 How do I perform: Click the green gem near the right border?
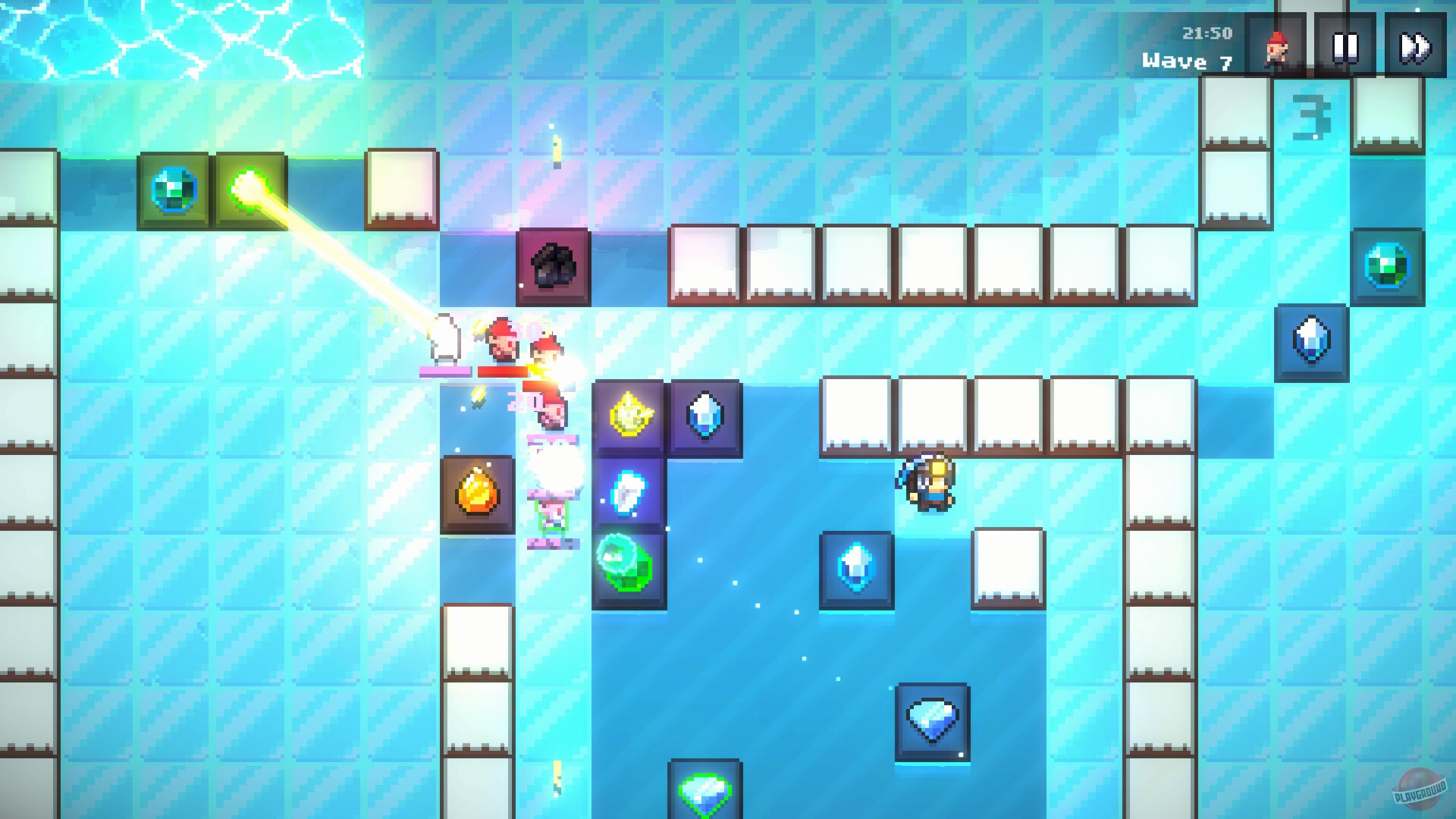tap(1387, 267)
